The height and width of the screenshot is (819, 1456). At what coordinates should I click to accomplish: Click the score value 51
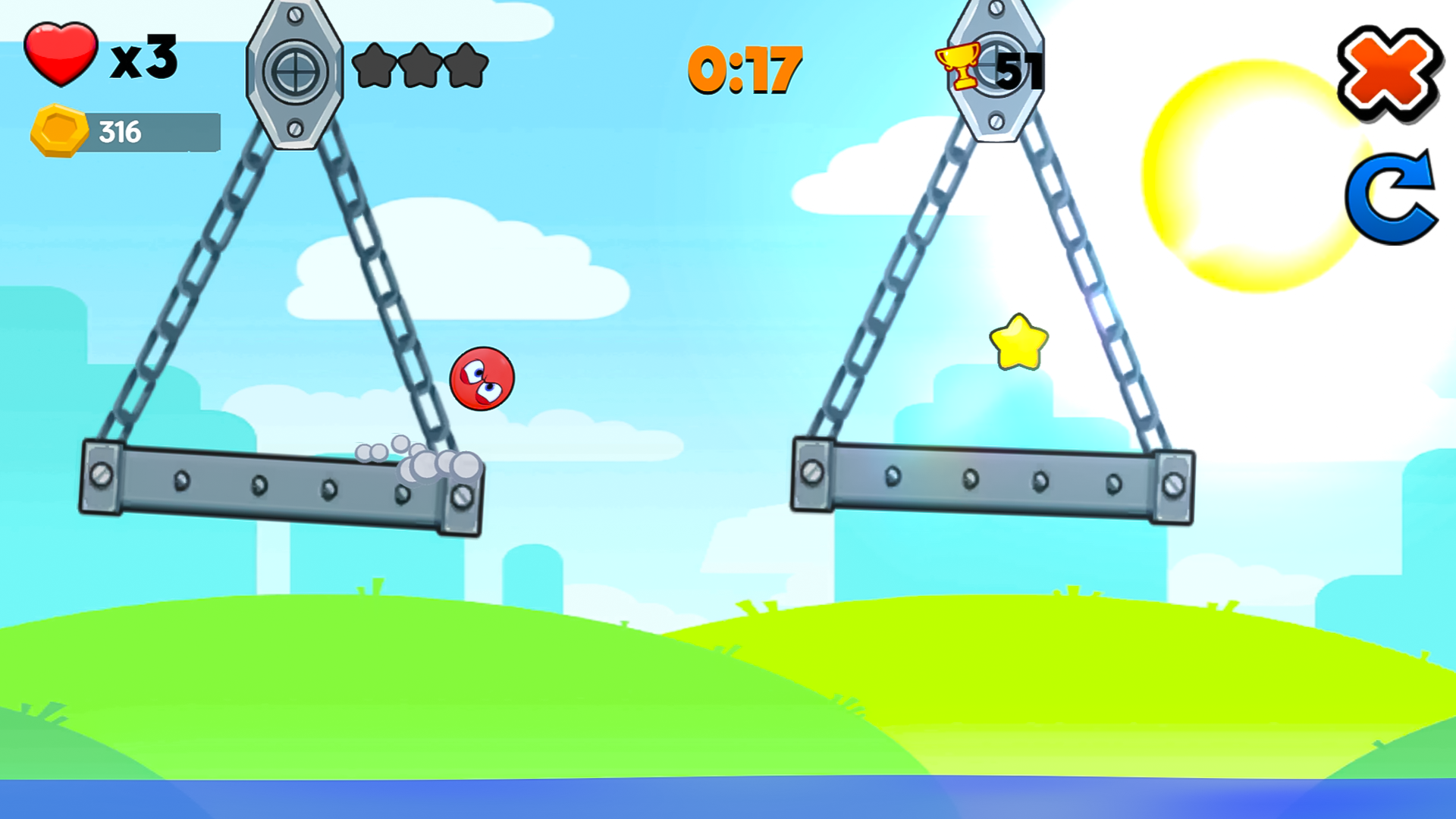click(1023, 68)
